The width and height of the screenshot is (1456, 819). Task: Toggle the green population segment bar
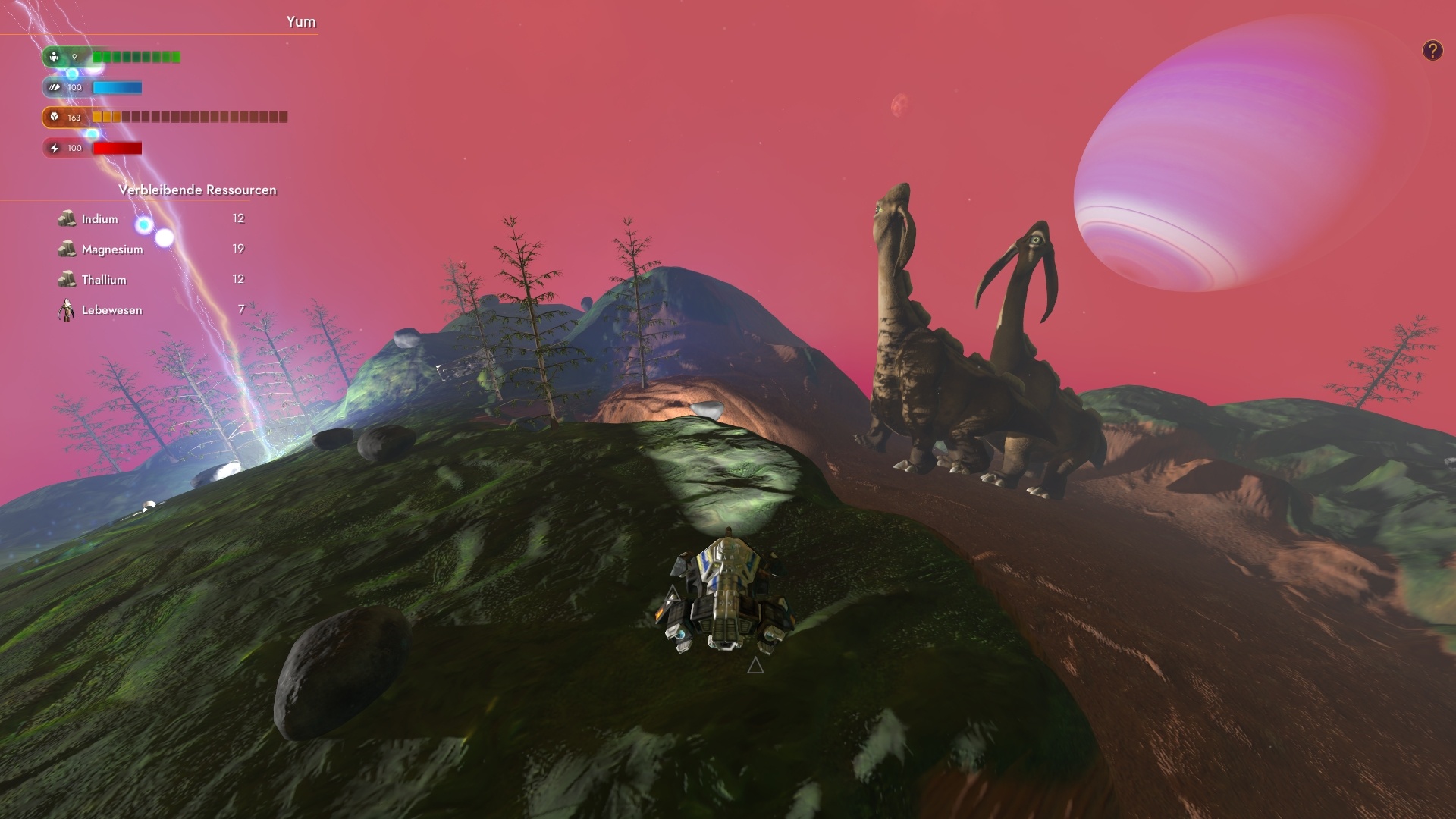pyautogui.click(x=135, y=56)
